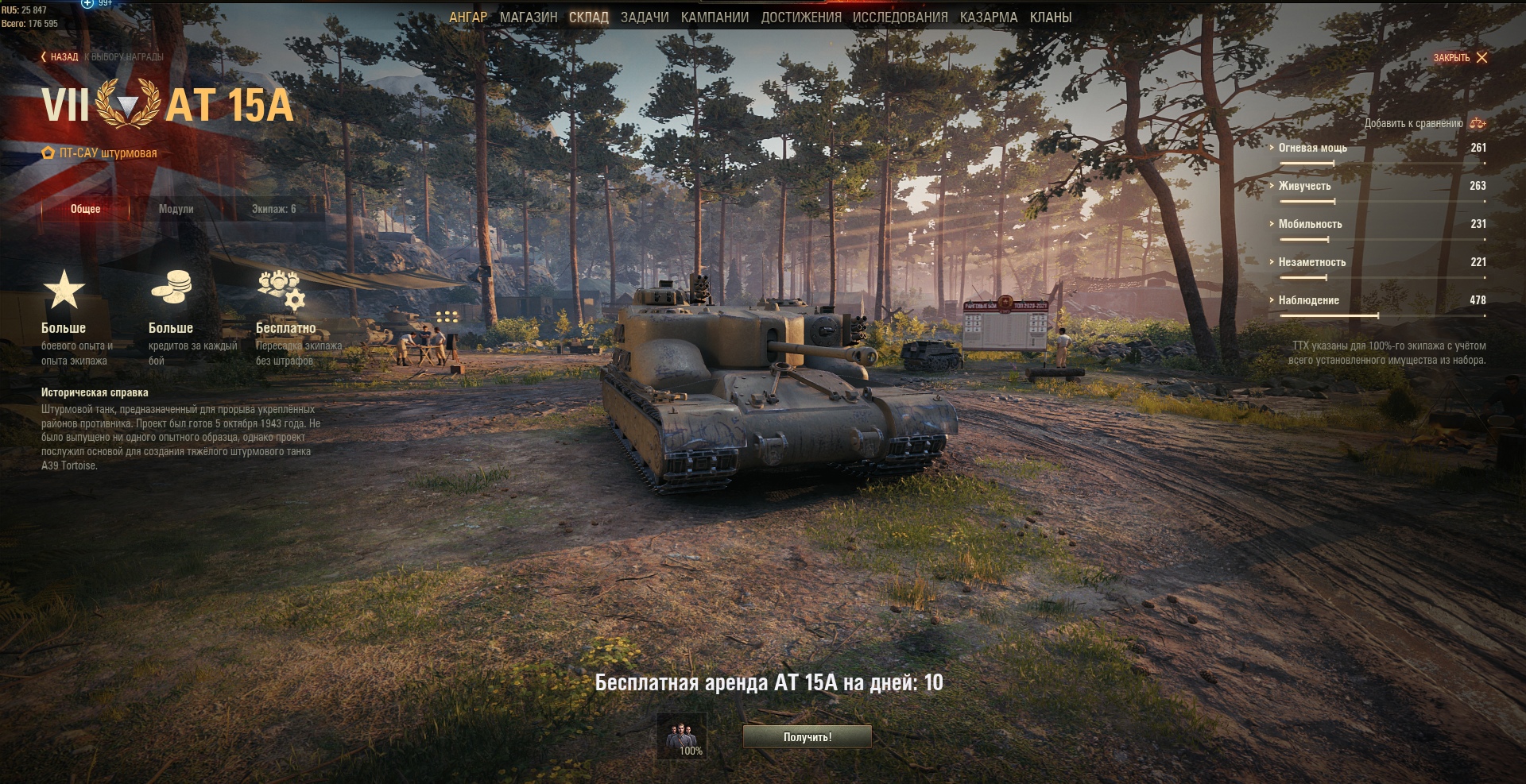
Task: Open the КЛАНЫ section
Action: [1050, 17]
